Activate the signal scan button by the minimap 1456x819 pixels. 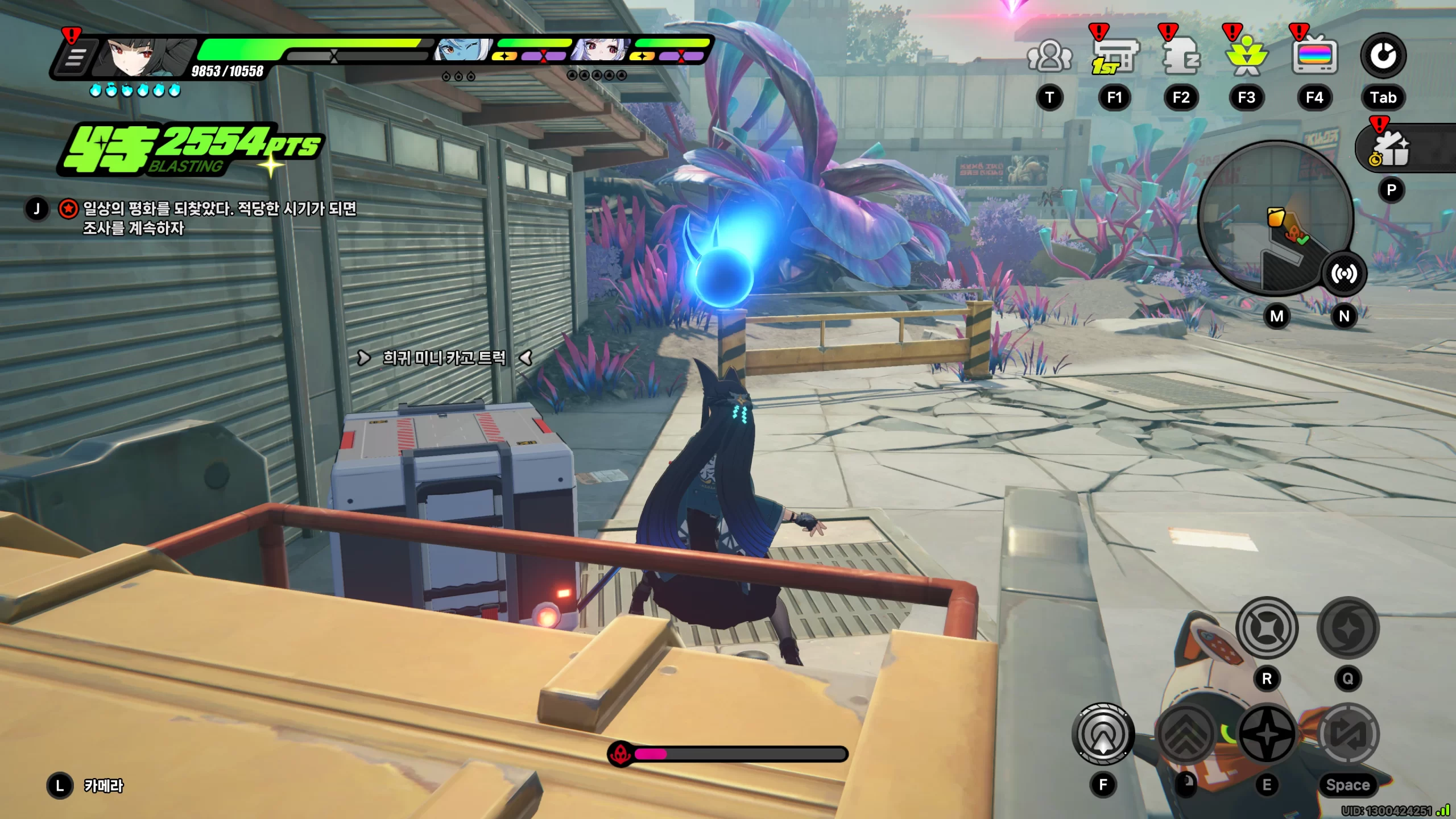coord(1343,274)
